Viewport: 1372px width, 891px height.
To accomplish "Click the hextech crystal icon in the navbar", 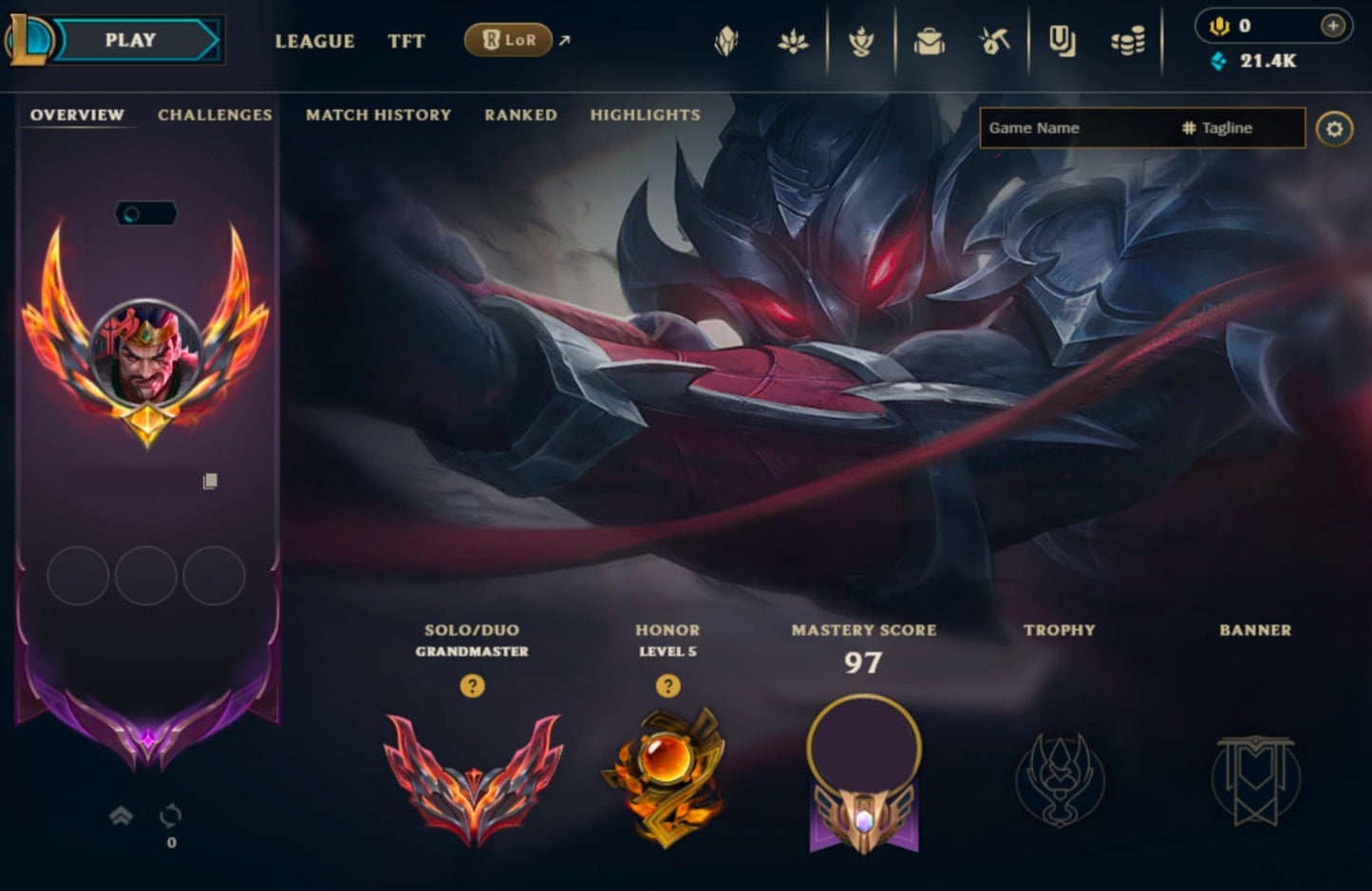I will [725, 40].
